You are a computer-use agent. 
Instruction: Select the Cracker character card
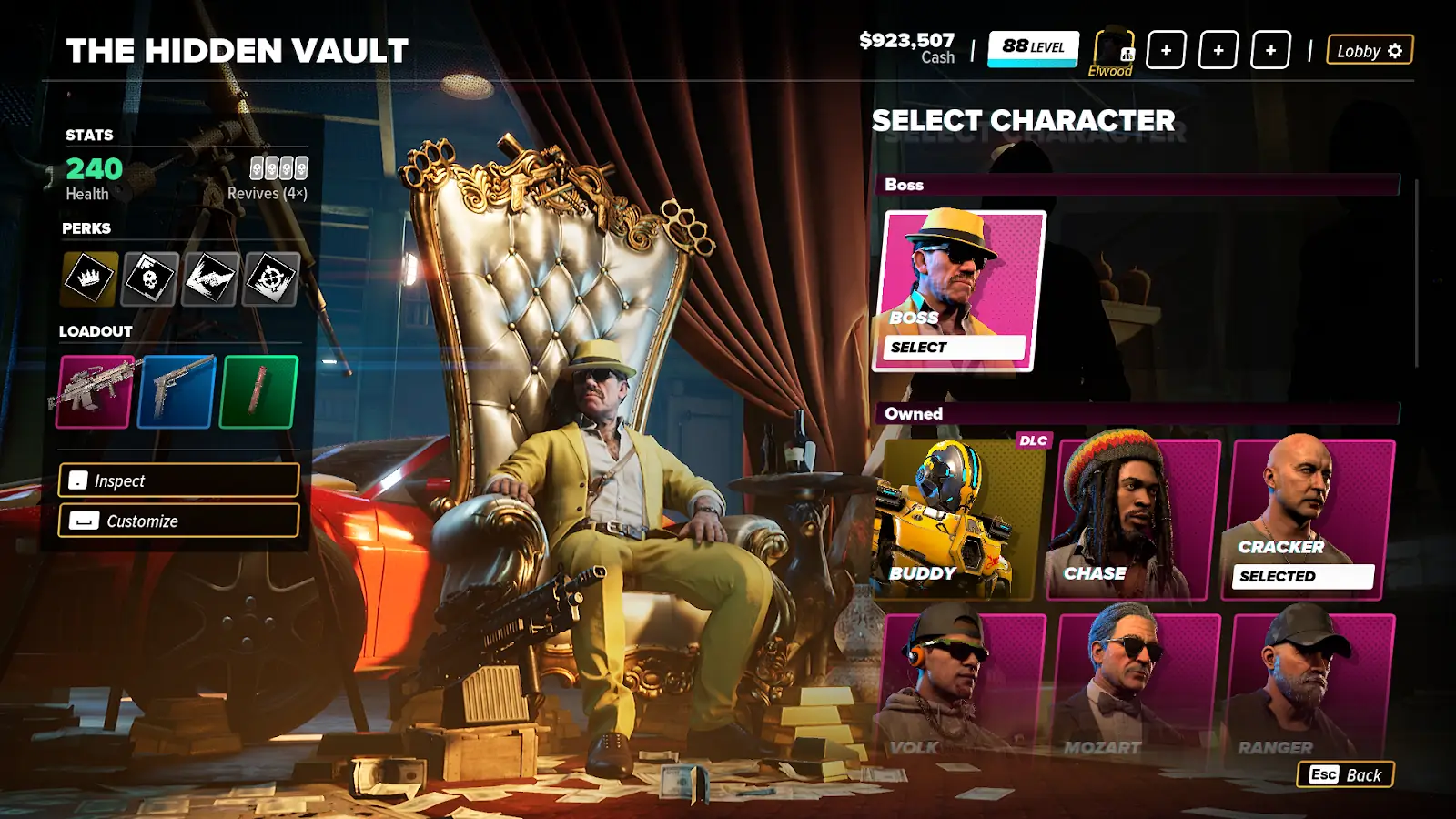(1310, 519)
